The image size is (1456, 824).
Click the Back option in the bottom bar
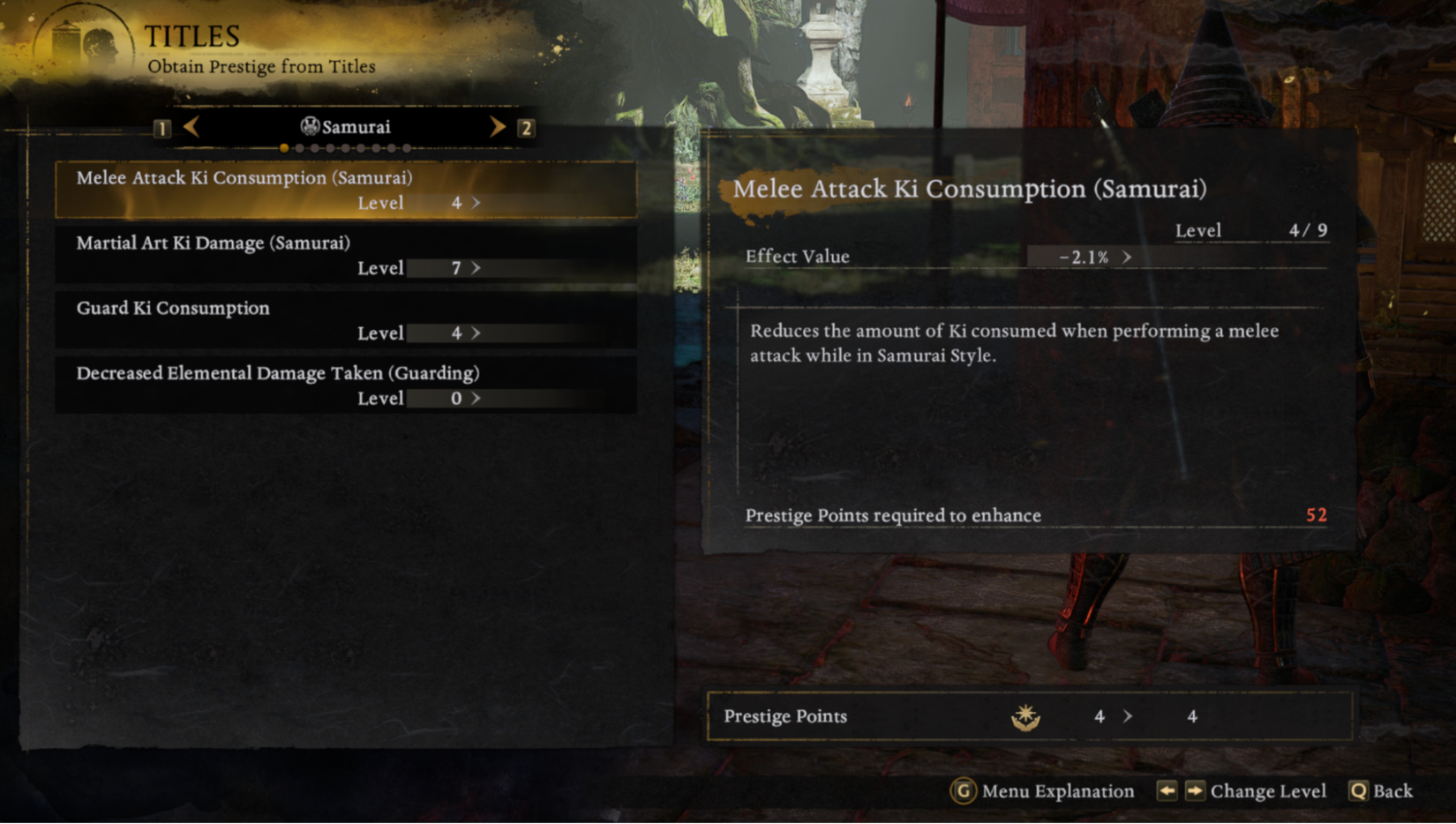point(1392,791)
